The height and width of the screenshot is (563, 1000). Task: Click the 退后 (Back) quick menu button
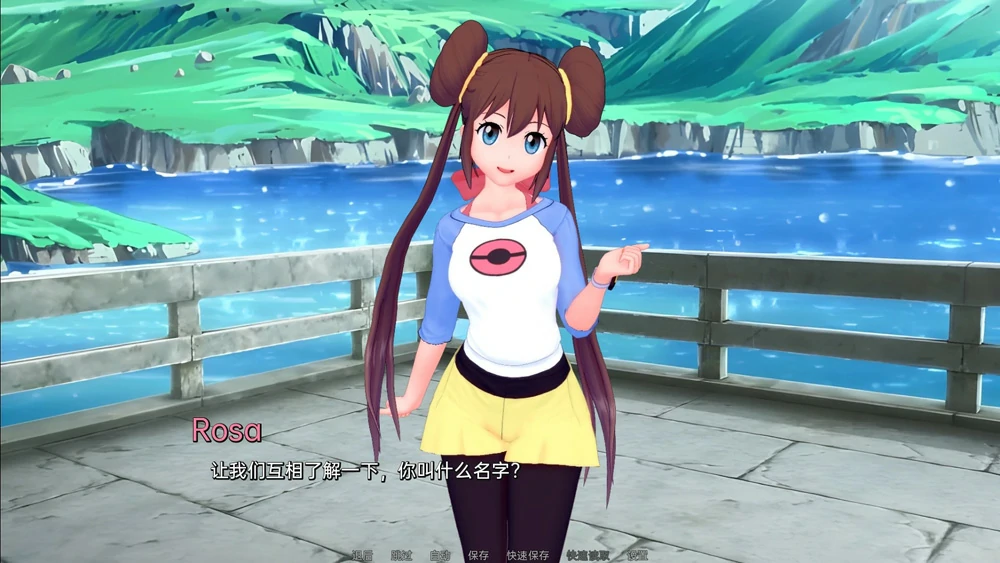coord(362,555)
